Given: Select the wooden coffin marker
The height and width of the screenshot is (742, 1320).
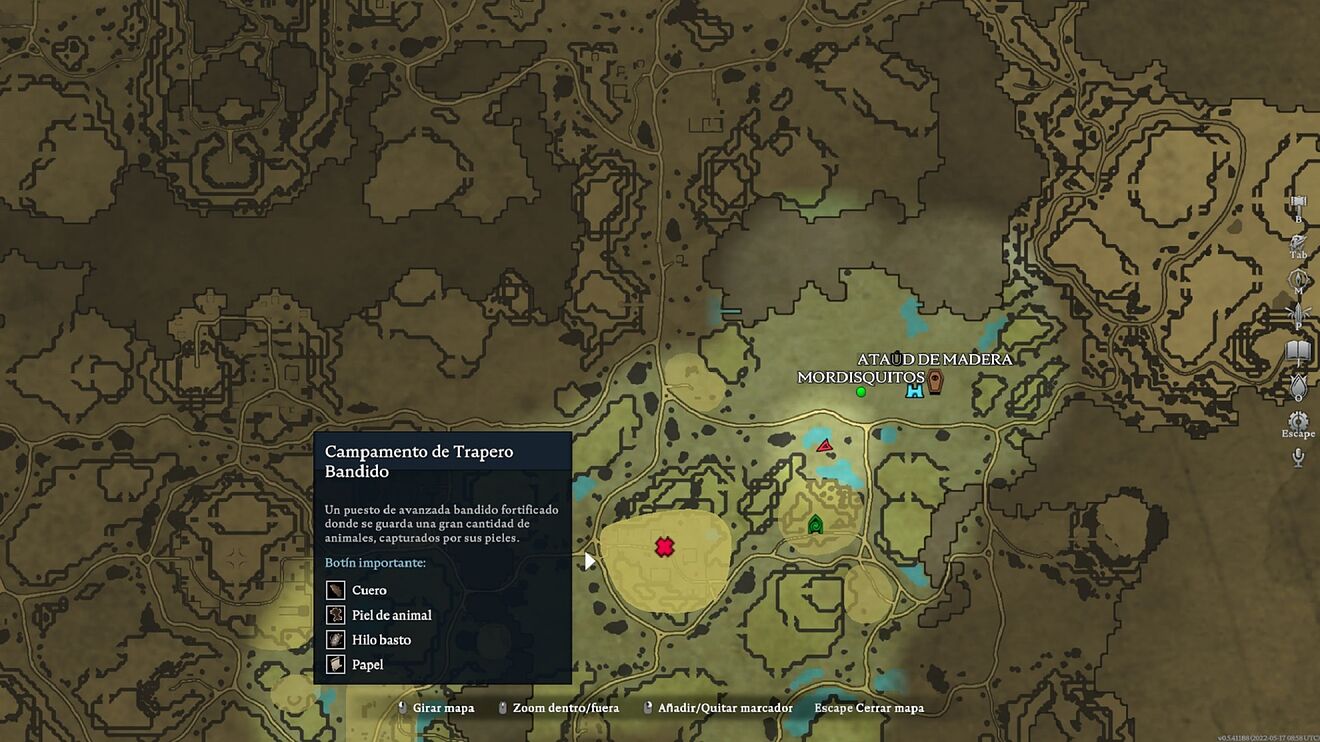Looking at the screenshot, I should tap(935, 381).
